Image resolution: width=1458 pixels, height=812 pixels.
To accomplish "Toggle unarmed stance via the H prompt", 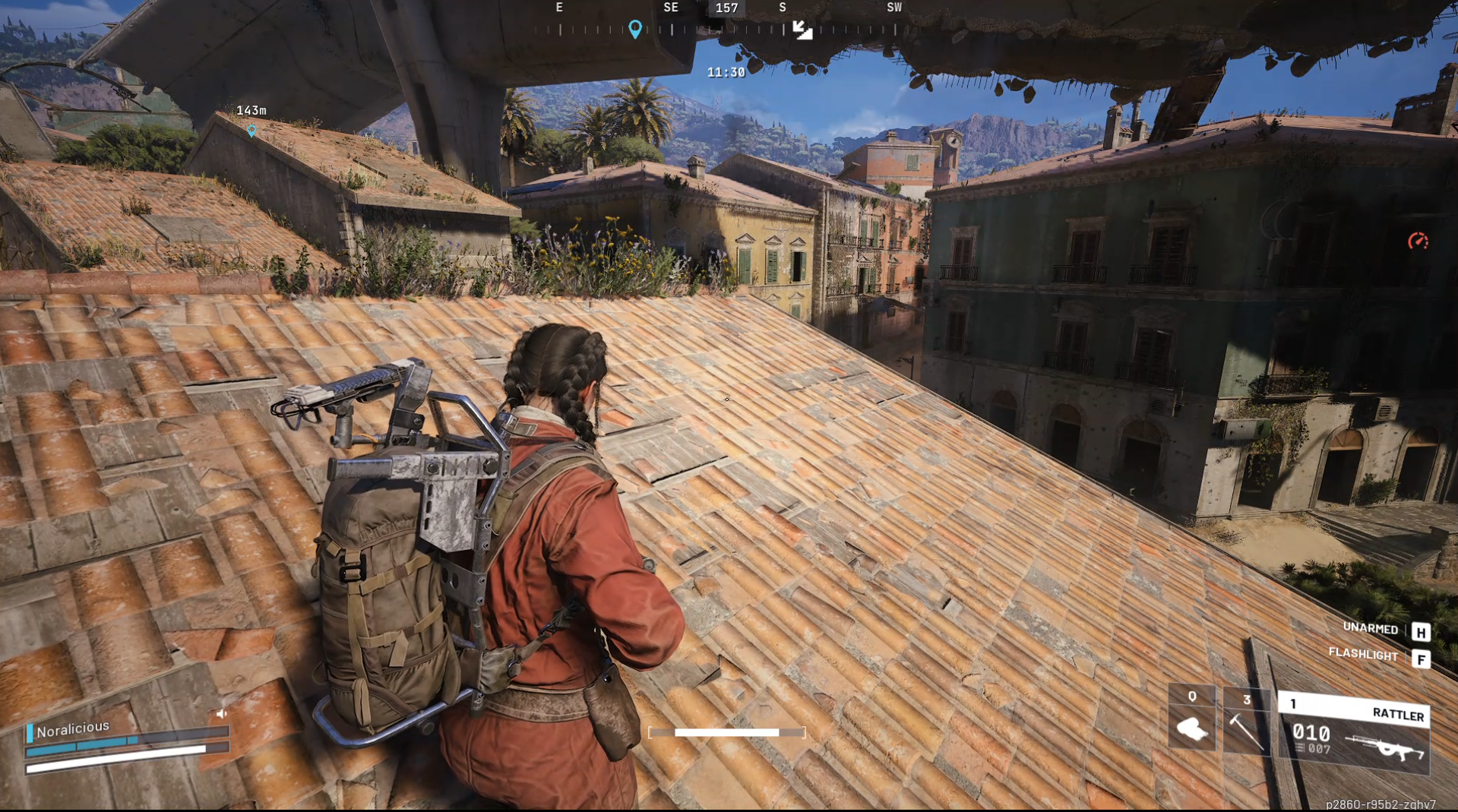I will pos(1423,630).
